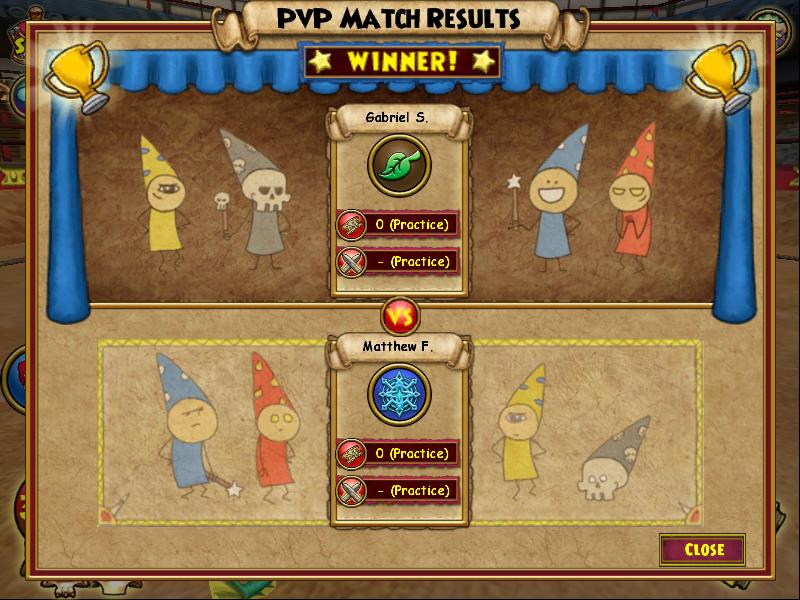Close the PVP match results window
This screenshot has width=800, height=600.
click(x=703, y=549)
